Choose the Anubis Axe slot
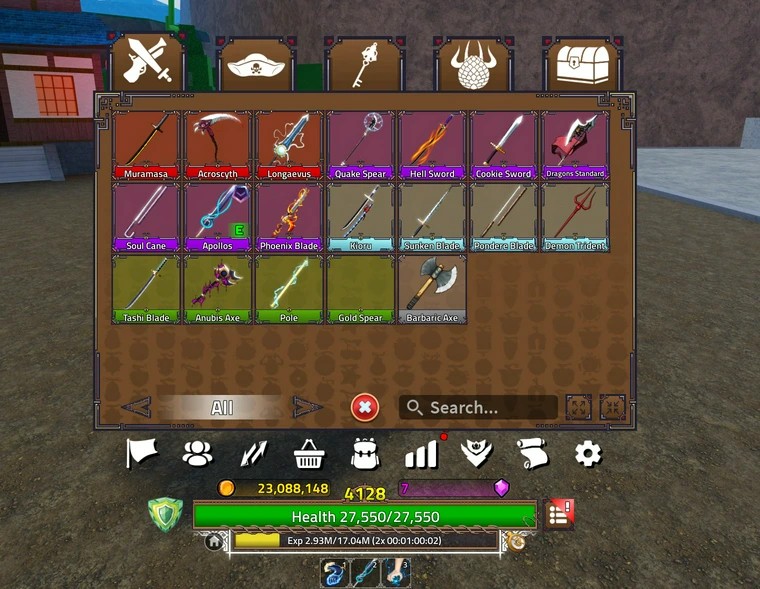Image resolution: width=760 pixels, height=589 pixels. [218, 288]
